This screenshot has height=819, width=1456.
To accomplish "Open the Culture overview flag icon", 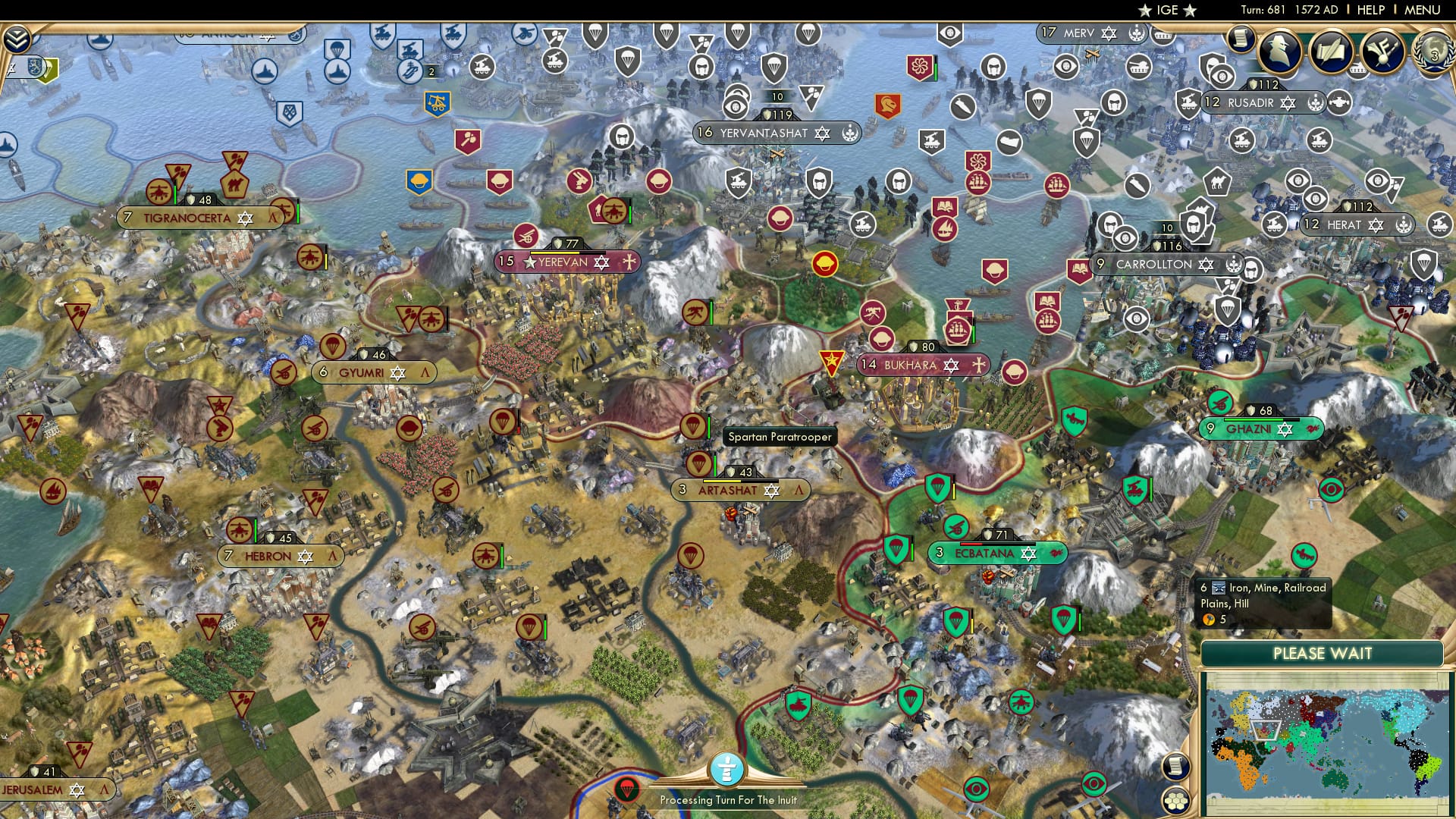I will click(x=1382, y=52).
